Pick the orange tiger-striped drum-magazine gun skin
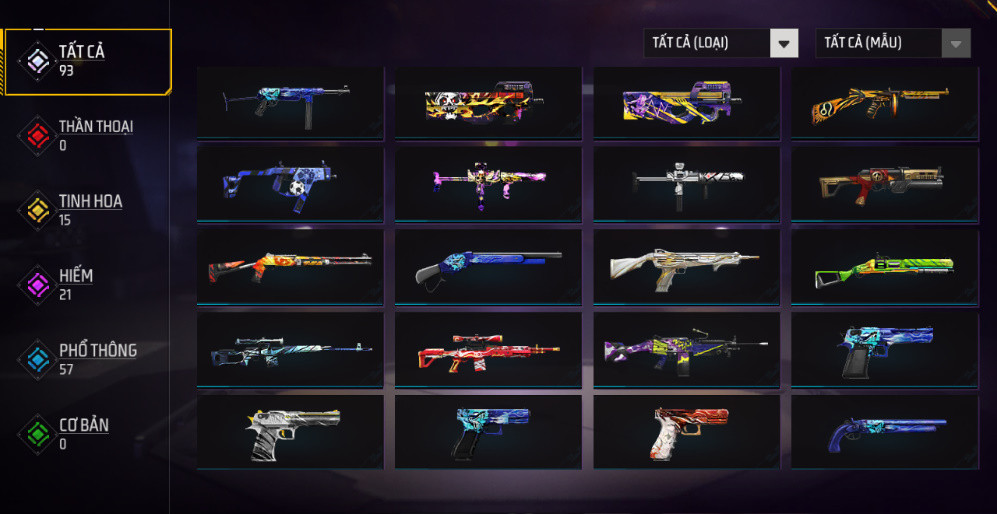This screenshot has height=514, width=997. (884, 103)
